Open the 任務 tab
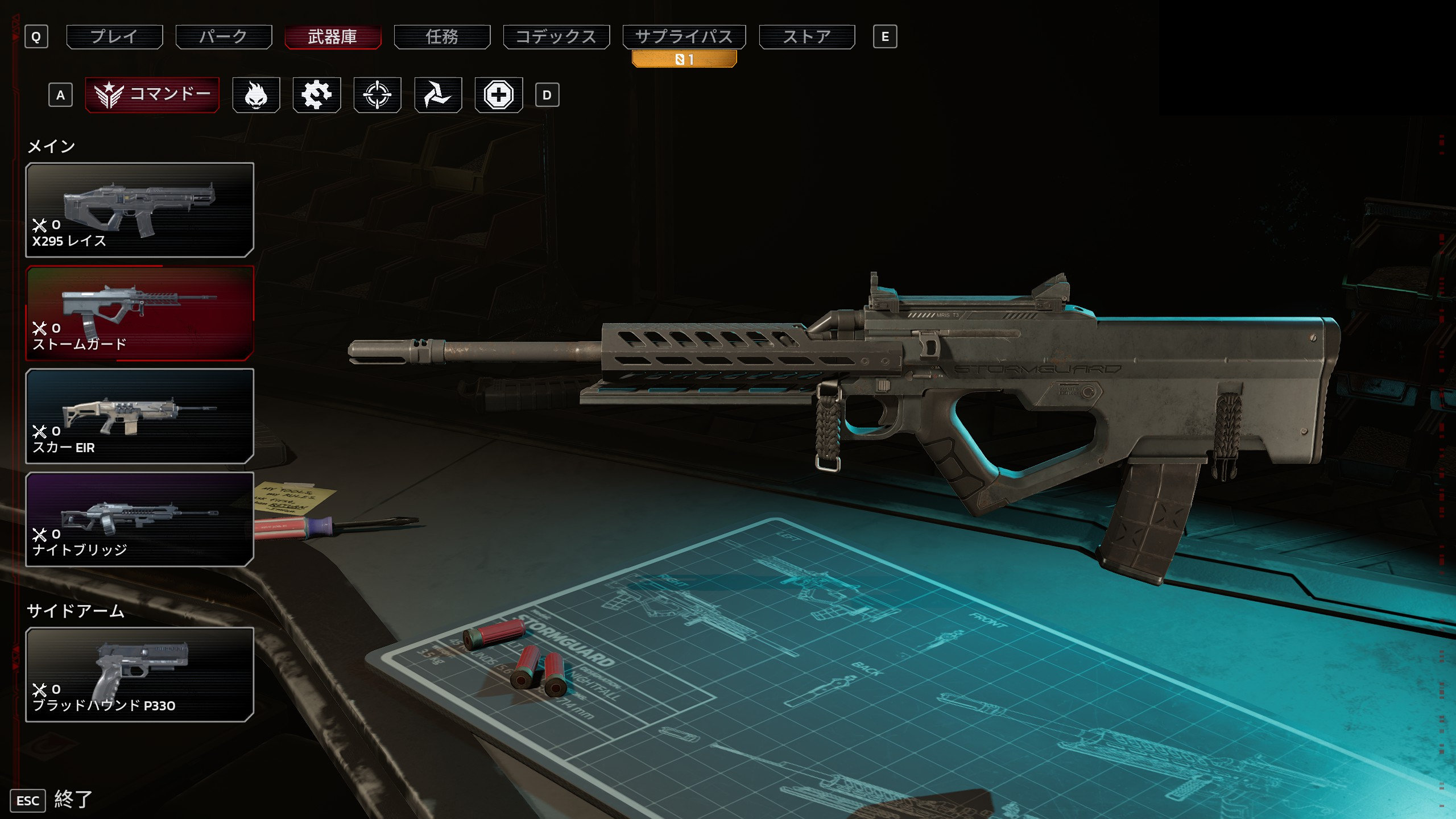The image size is (1456, 819). [442, 37]
